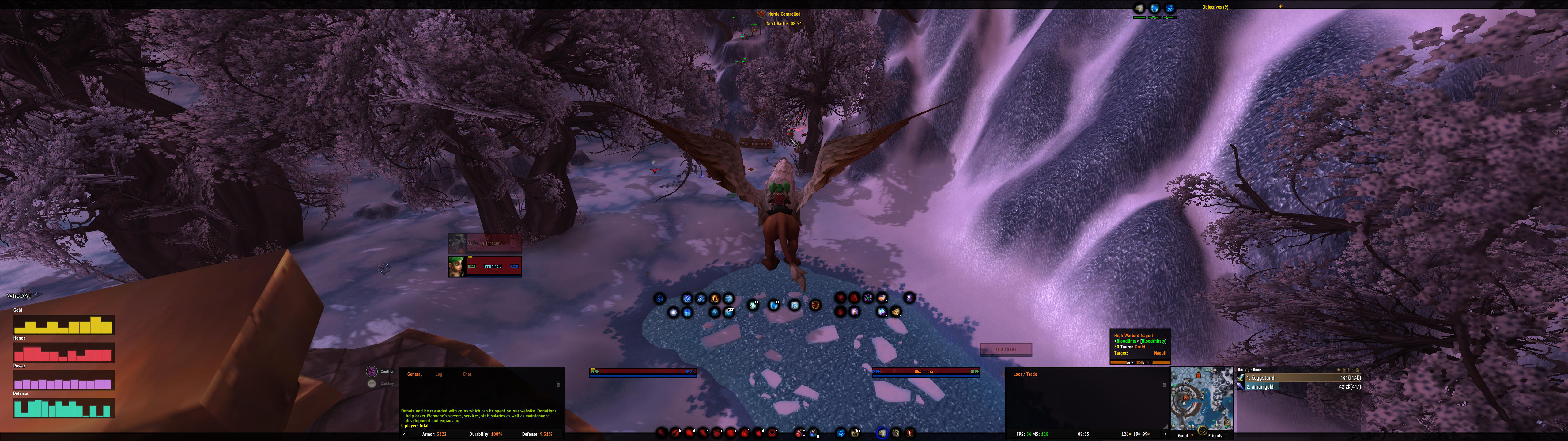Collapse right panel with arrow button
The image size is (1568, 441).
coord(1165,434)
